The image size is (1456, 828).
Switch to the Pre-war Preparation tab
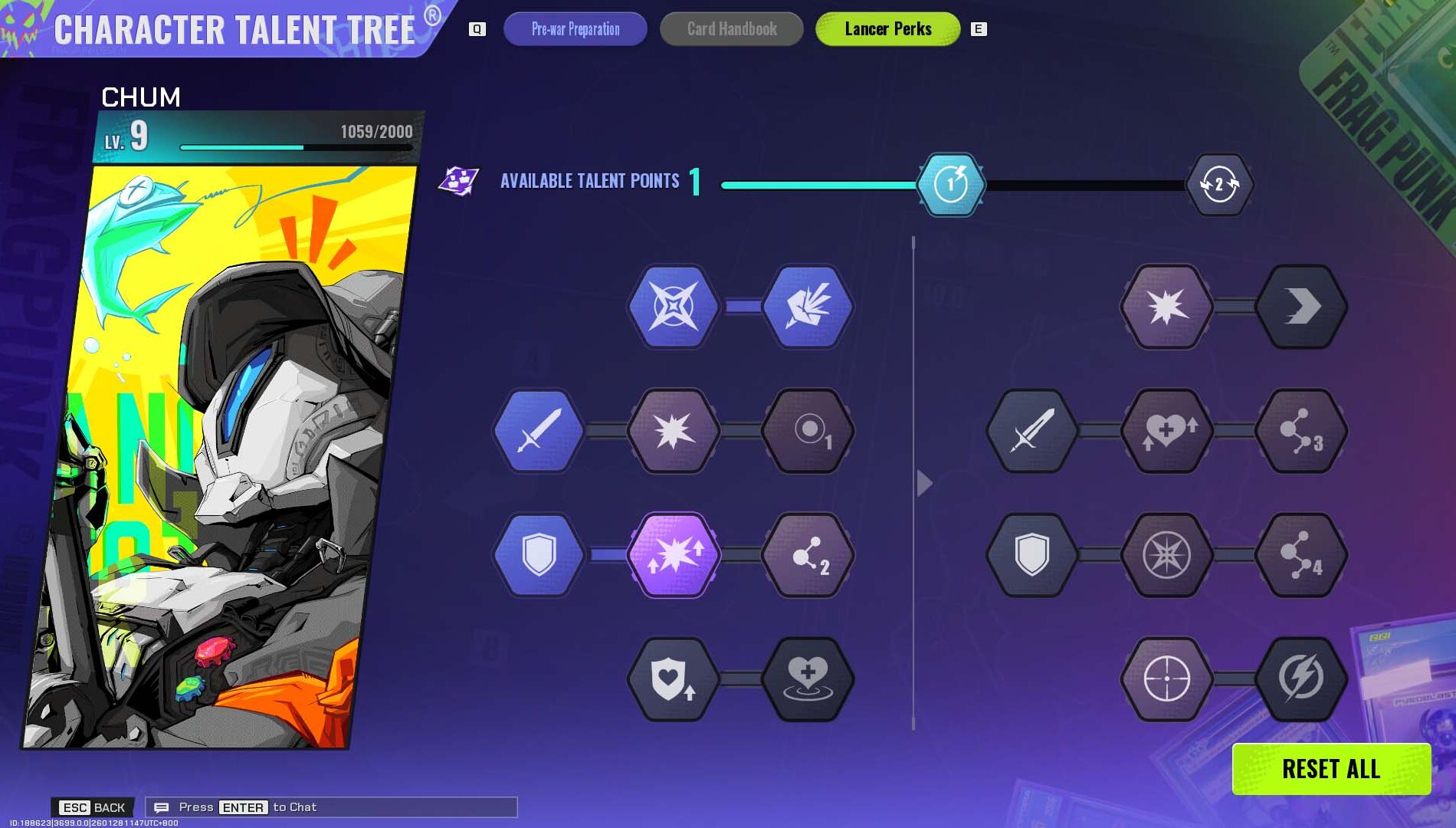coord(576,29)
